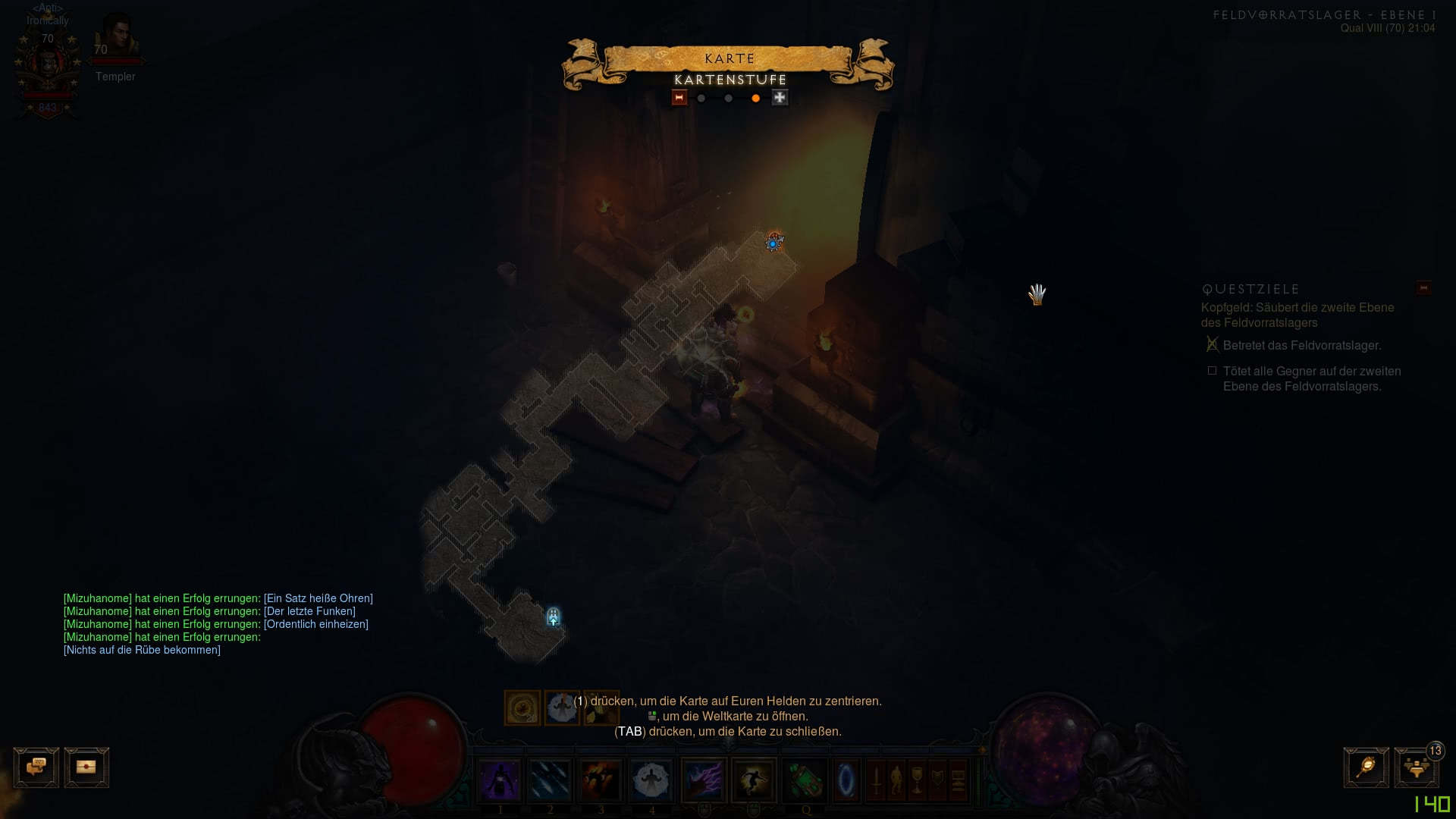Viewport: 1456px width, 819px height.
Task: Activate the fiery orange skill in slot 3
Action: pyautogui.click(x=601, y=780)
